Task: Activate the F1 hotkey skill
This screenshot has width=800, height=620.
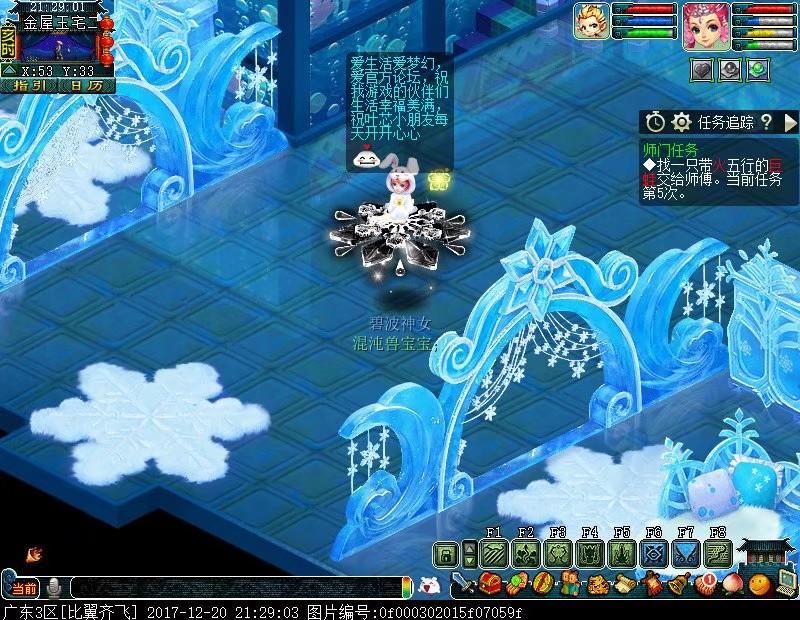Action: [494, 554]
